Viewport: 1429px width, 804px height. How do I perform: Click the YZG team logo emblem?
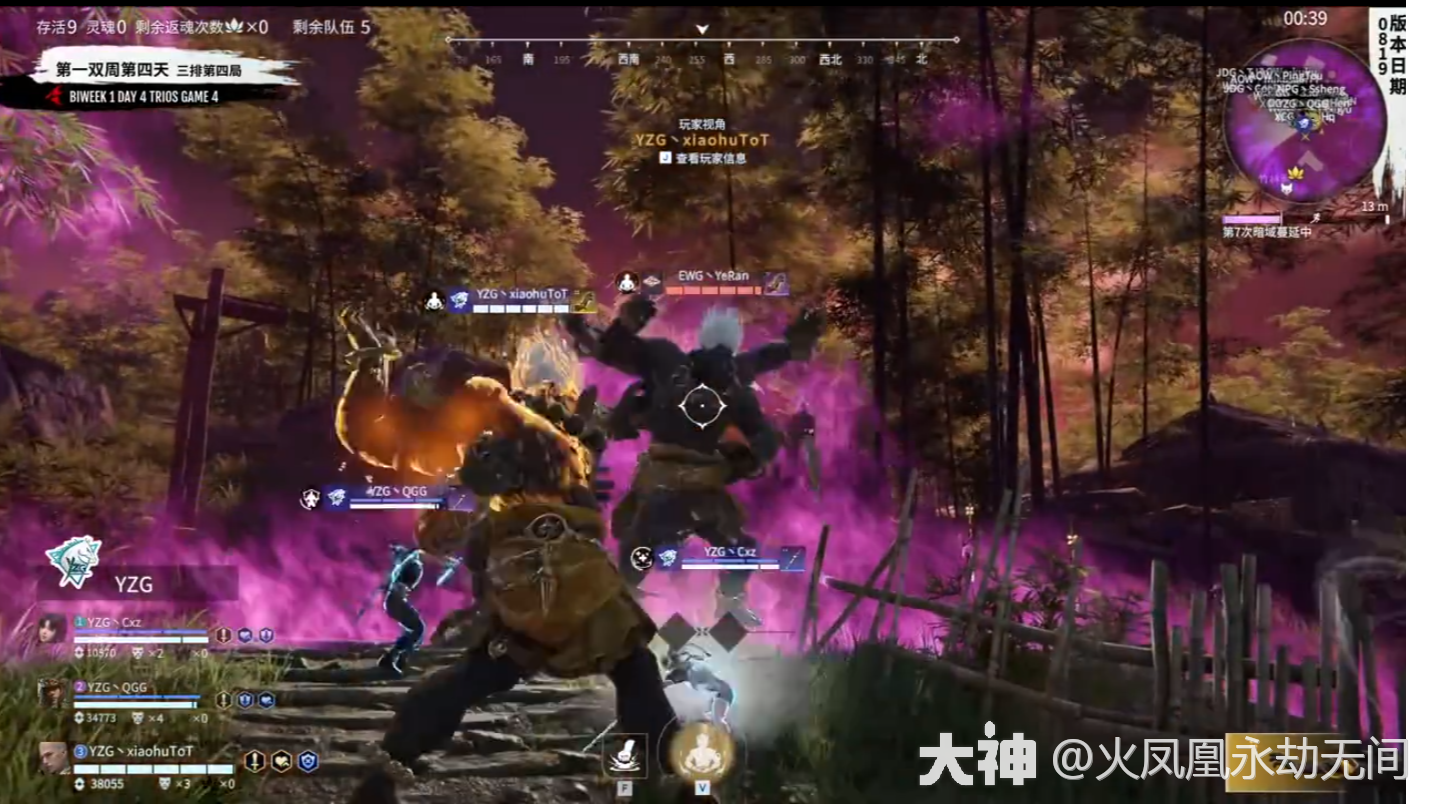coord(73,561)
